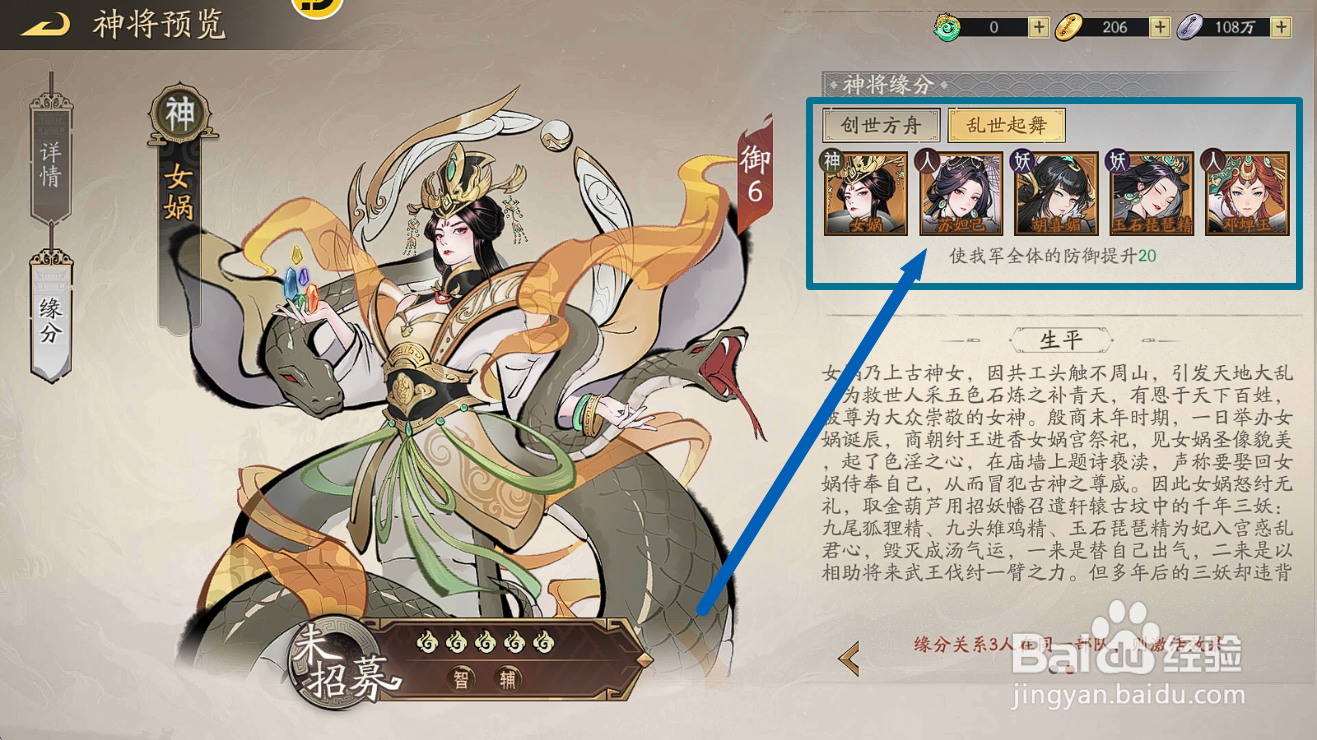Activate the 创世方舟 fate bond
Image resolution: width=1317 pixels, height=740 pixels.
click(x=880, y=126)
